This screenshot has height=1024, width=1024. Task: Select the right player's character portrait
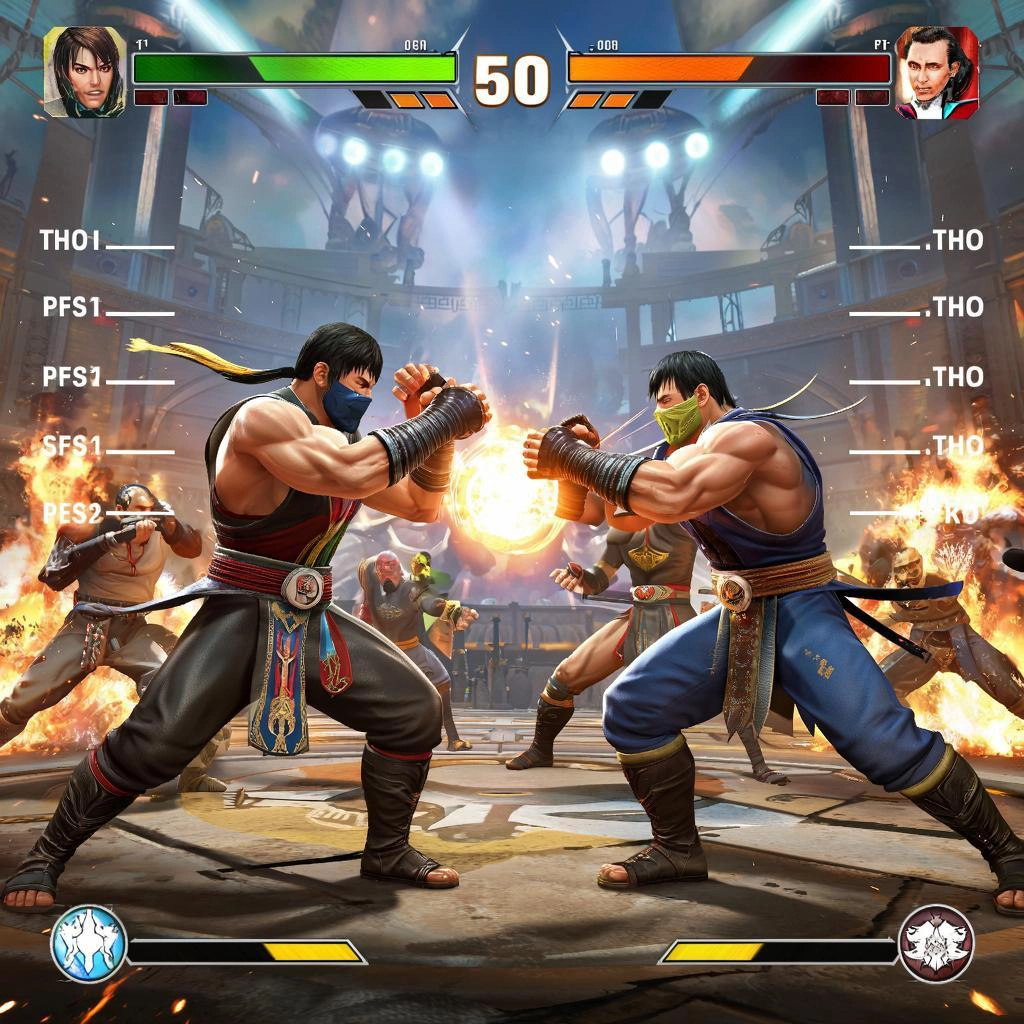[937, 73]
